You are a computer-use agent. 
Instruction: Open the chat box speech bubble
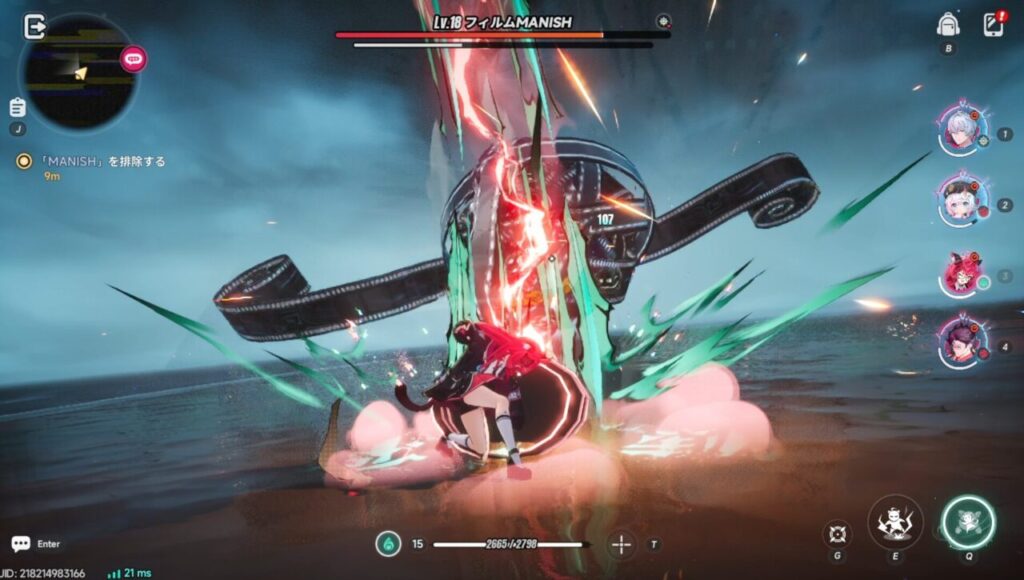coord(21,544)
